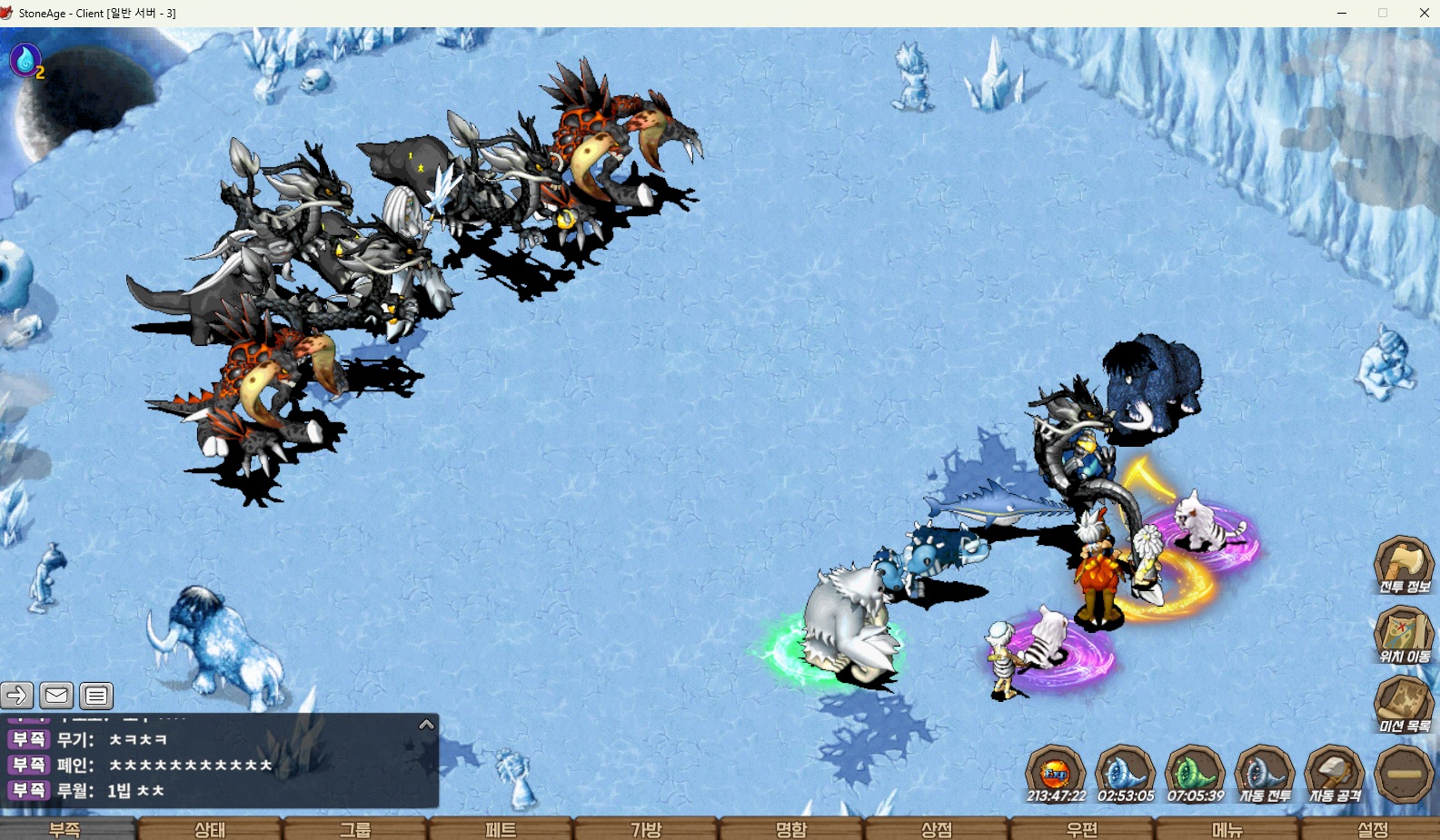Screen dimensions: 1440x840
Task: Open the 우편 mail menu
Action: click(x=1082, y=828)
